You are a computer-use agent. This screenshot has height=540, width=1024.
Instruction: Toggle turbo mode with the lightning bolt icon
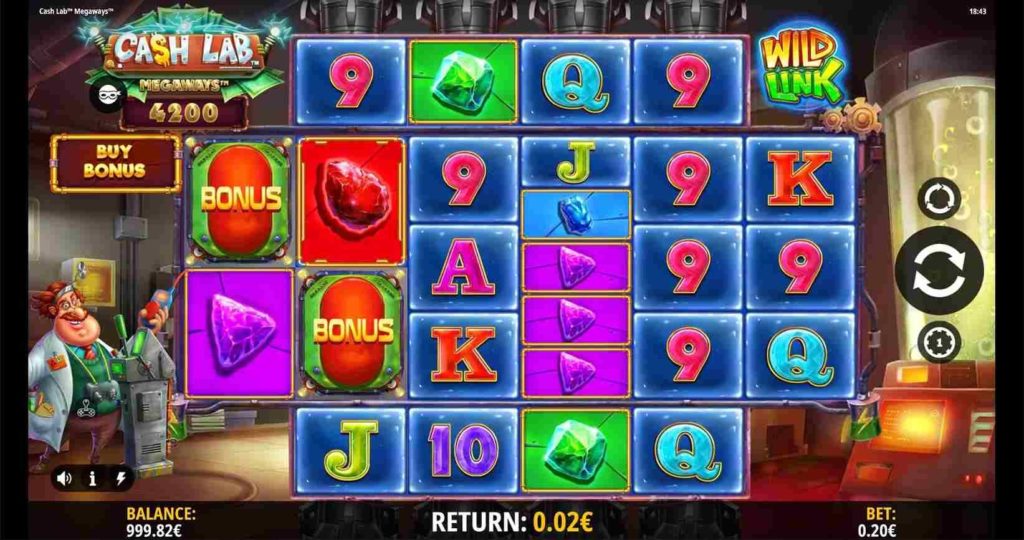coord(121,478)
